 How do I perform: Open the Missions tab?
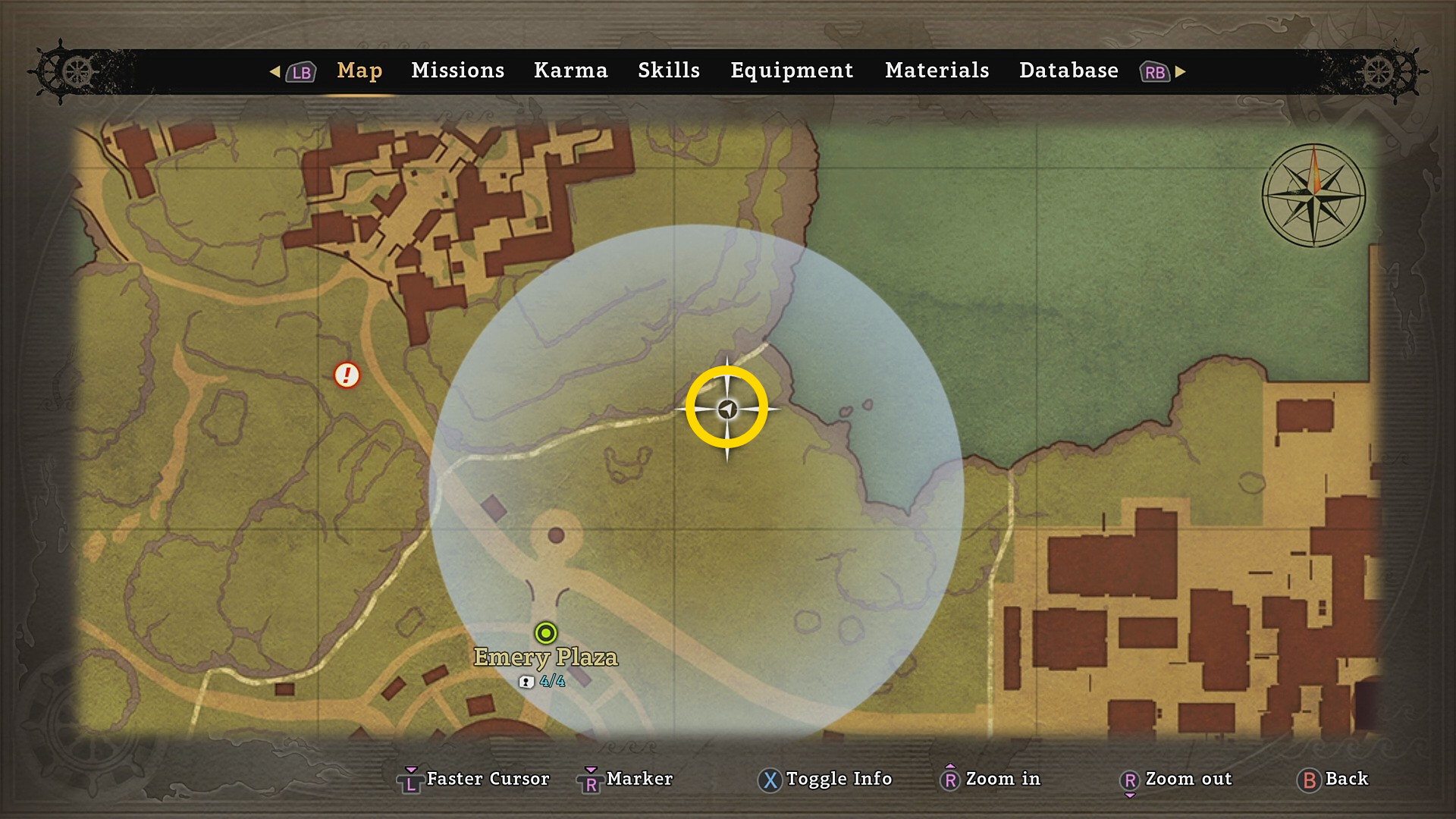457,71
